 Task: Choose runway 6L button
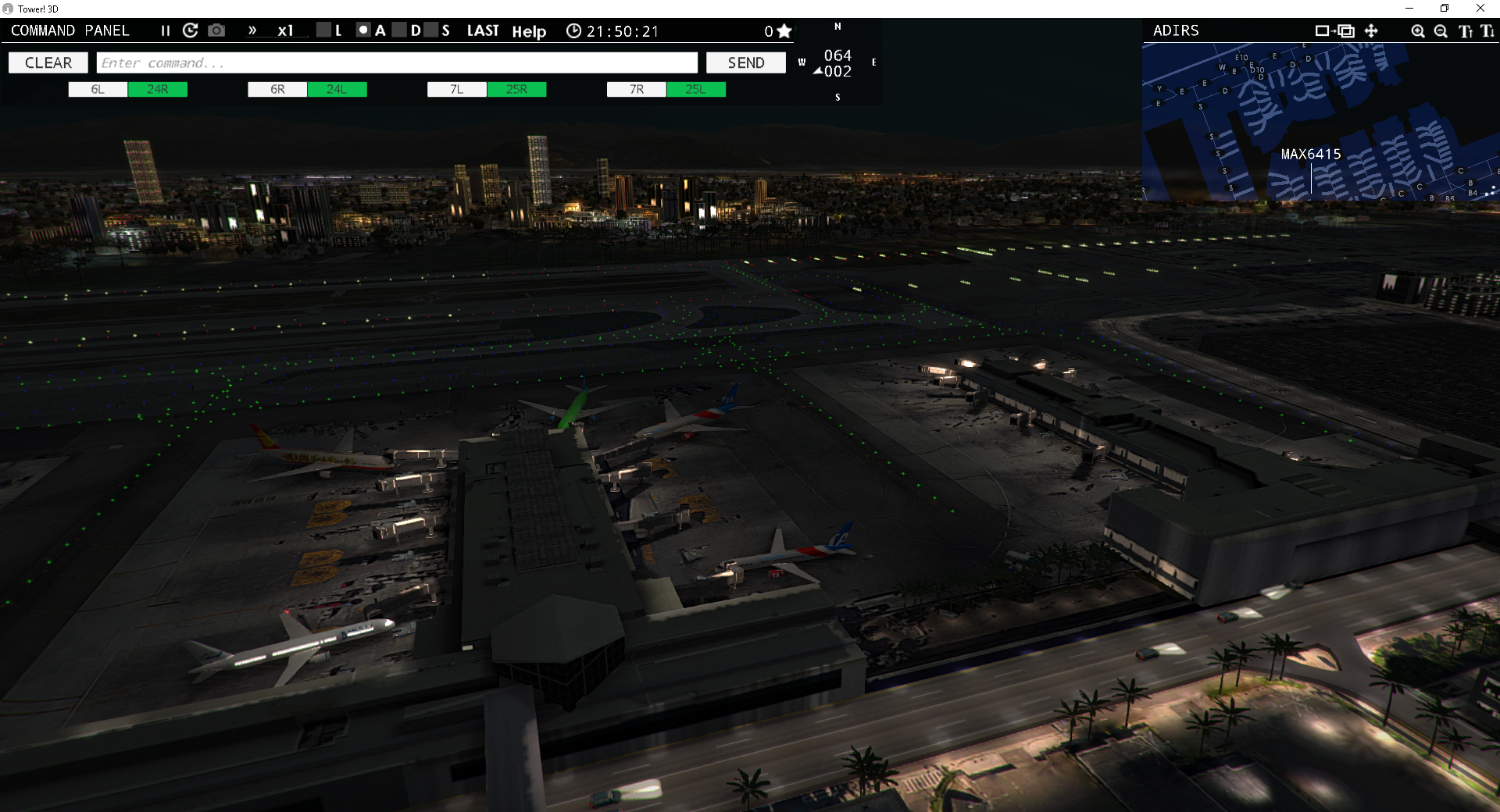coord(98,89)
